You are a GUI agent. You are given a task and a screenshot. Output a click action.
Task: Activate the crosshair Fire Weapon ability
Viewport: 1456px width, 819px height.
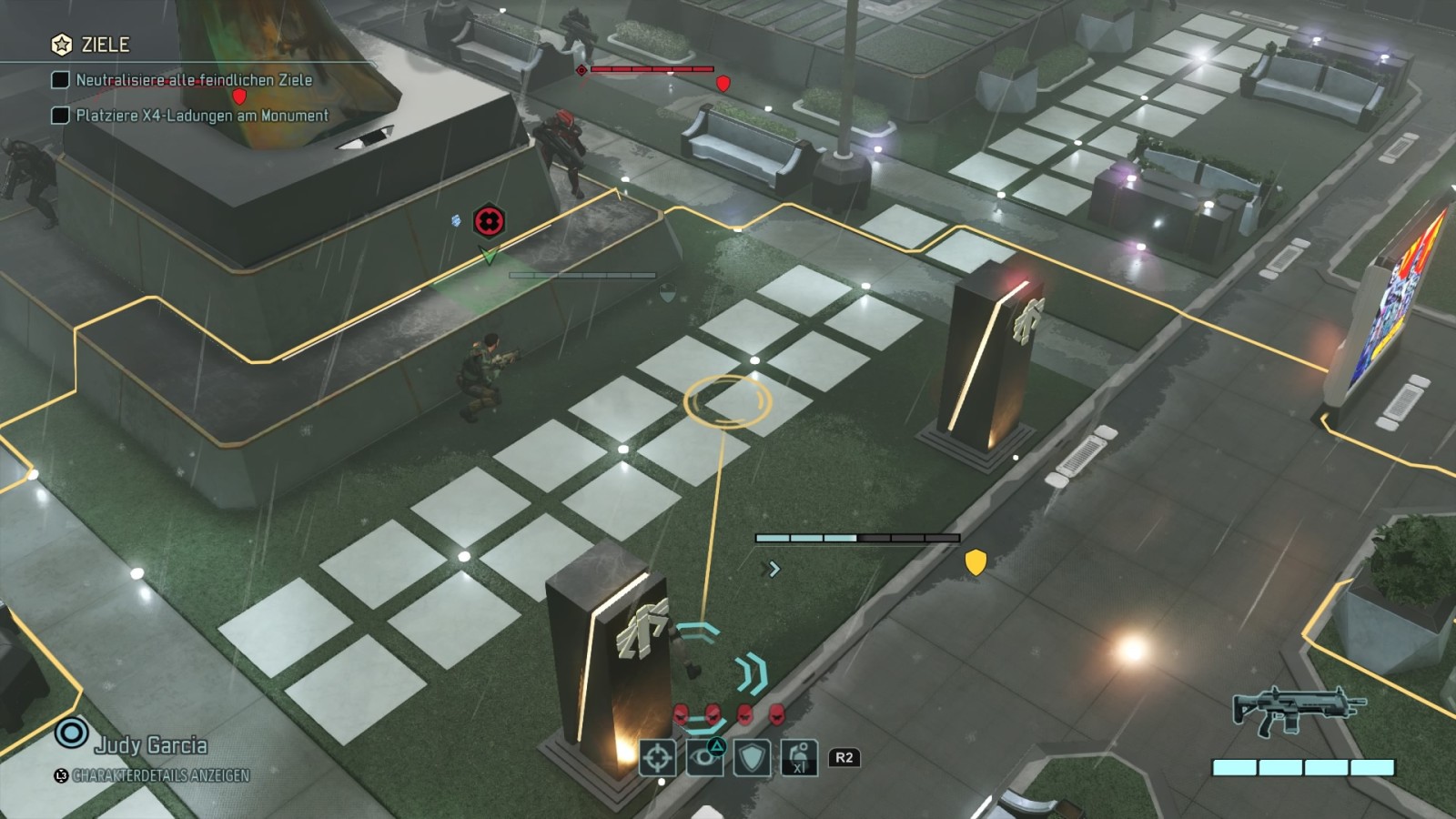click(x=658, y=757)
